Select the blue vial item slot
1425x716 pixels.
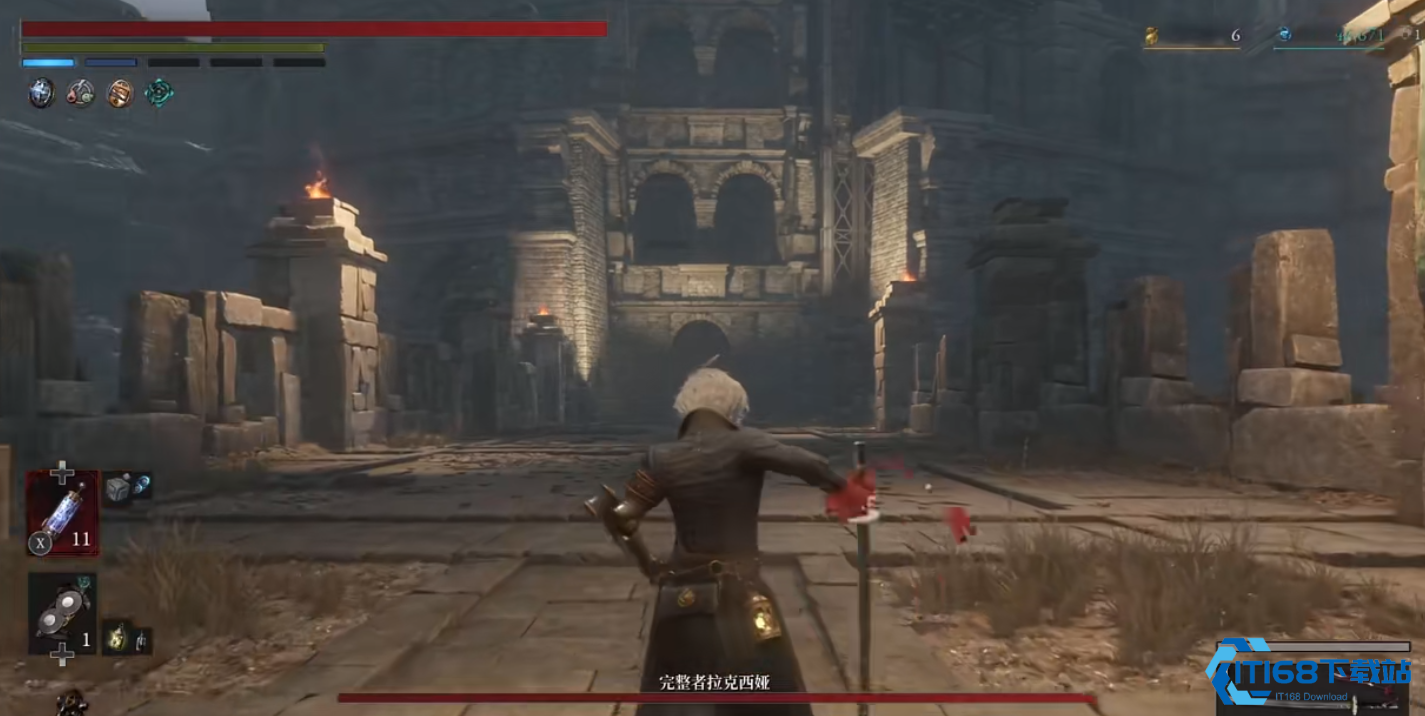[62, 512]
